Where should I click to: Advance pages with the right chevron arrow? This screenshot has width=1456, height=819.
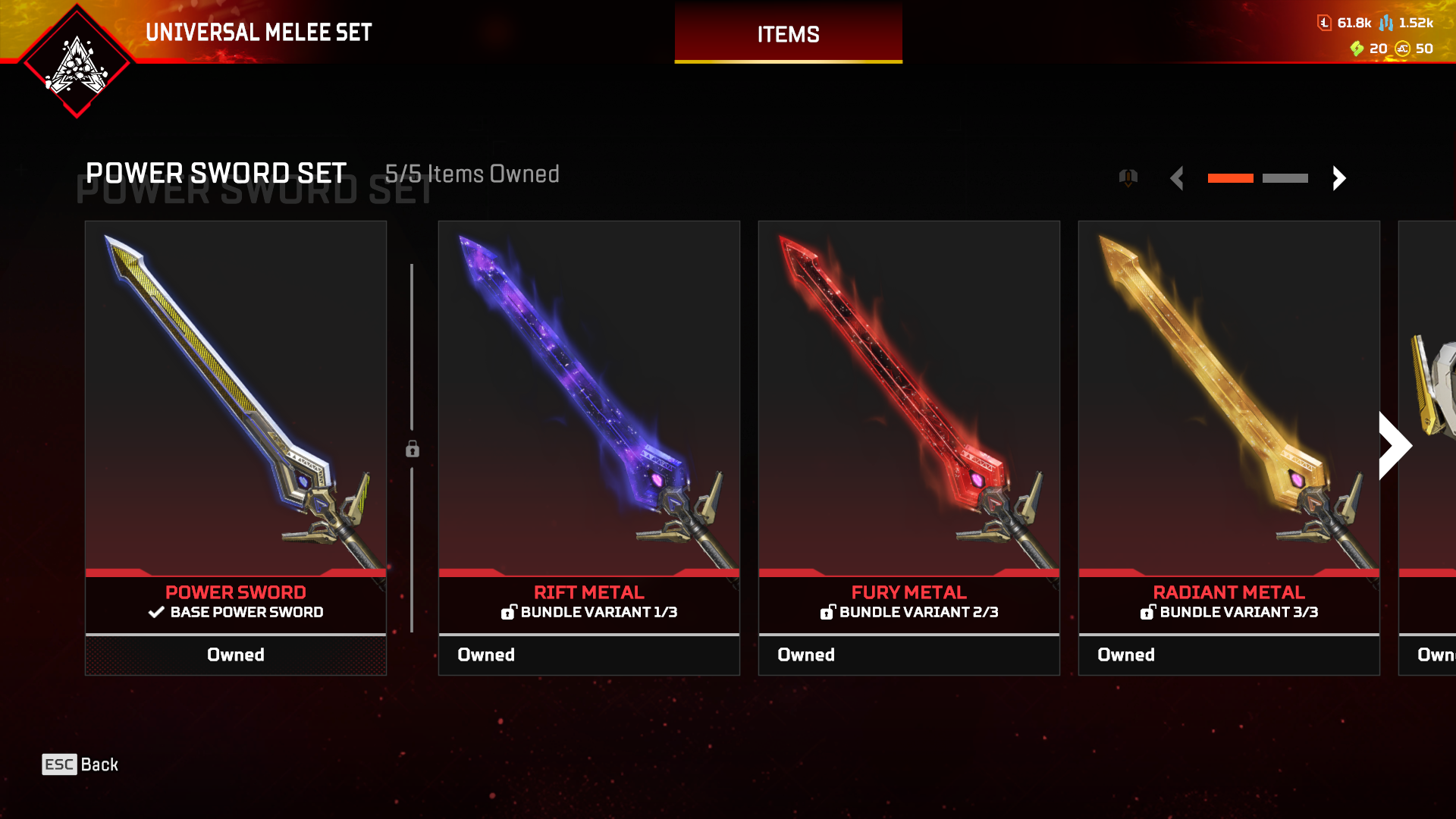(x=1338, y=177)
